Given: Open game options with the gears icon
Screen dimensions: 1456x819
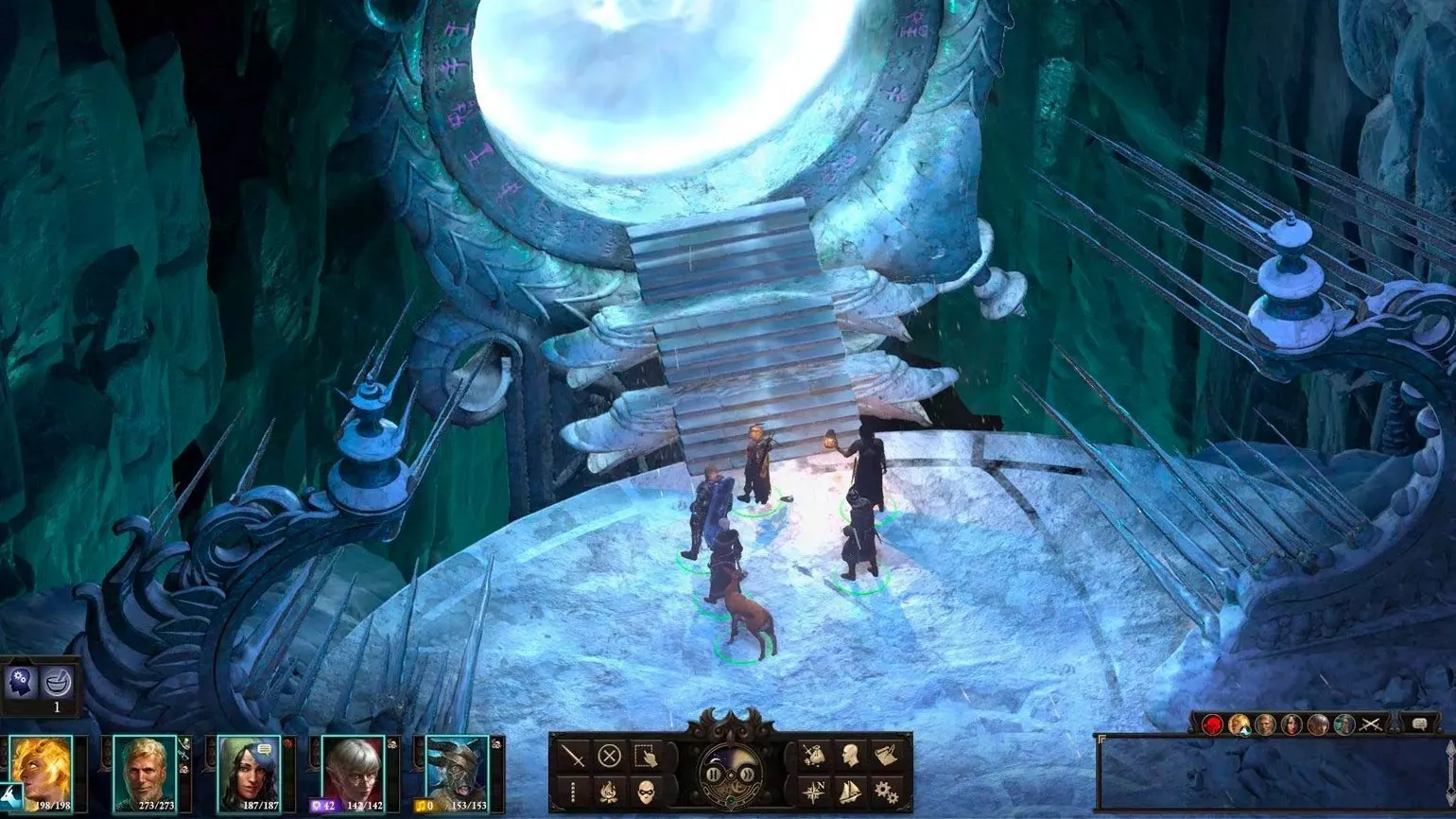Looking at the screenshot, I should tap(884, 790).
